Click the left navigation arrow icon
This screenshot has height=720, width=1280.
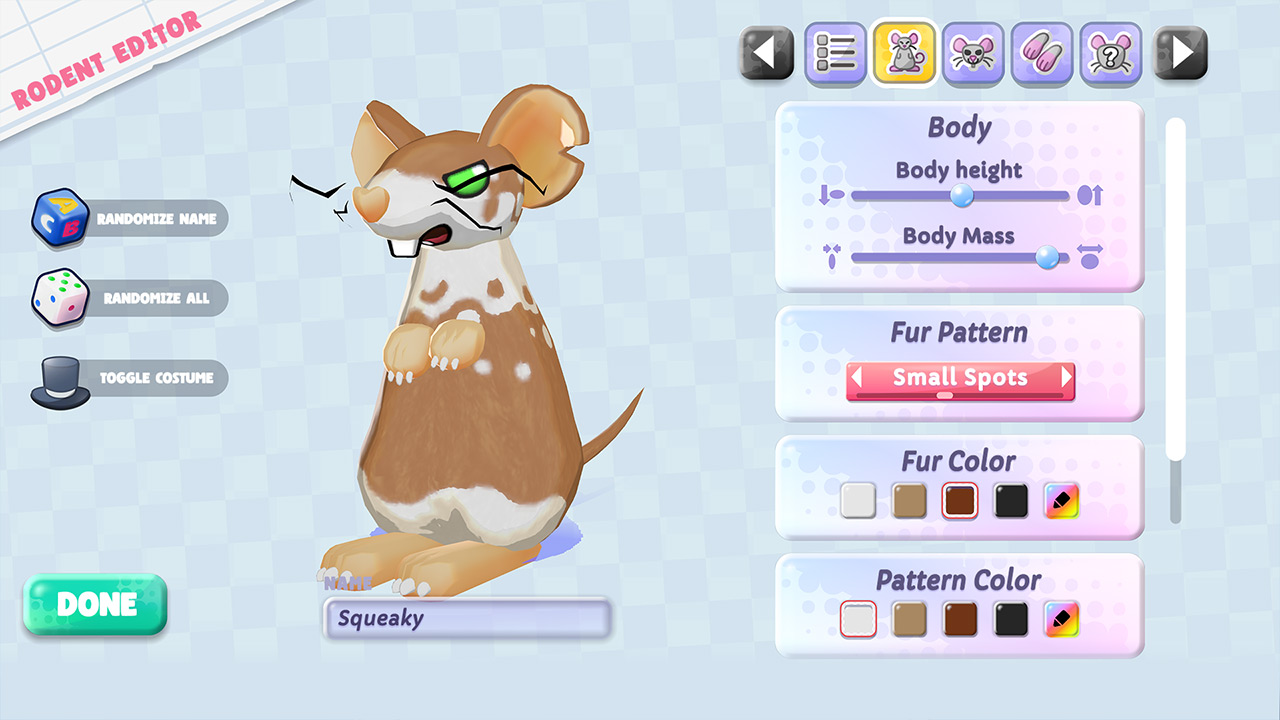pyautogui.click(x=765, y=54)
